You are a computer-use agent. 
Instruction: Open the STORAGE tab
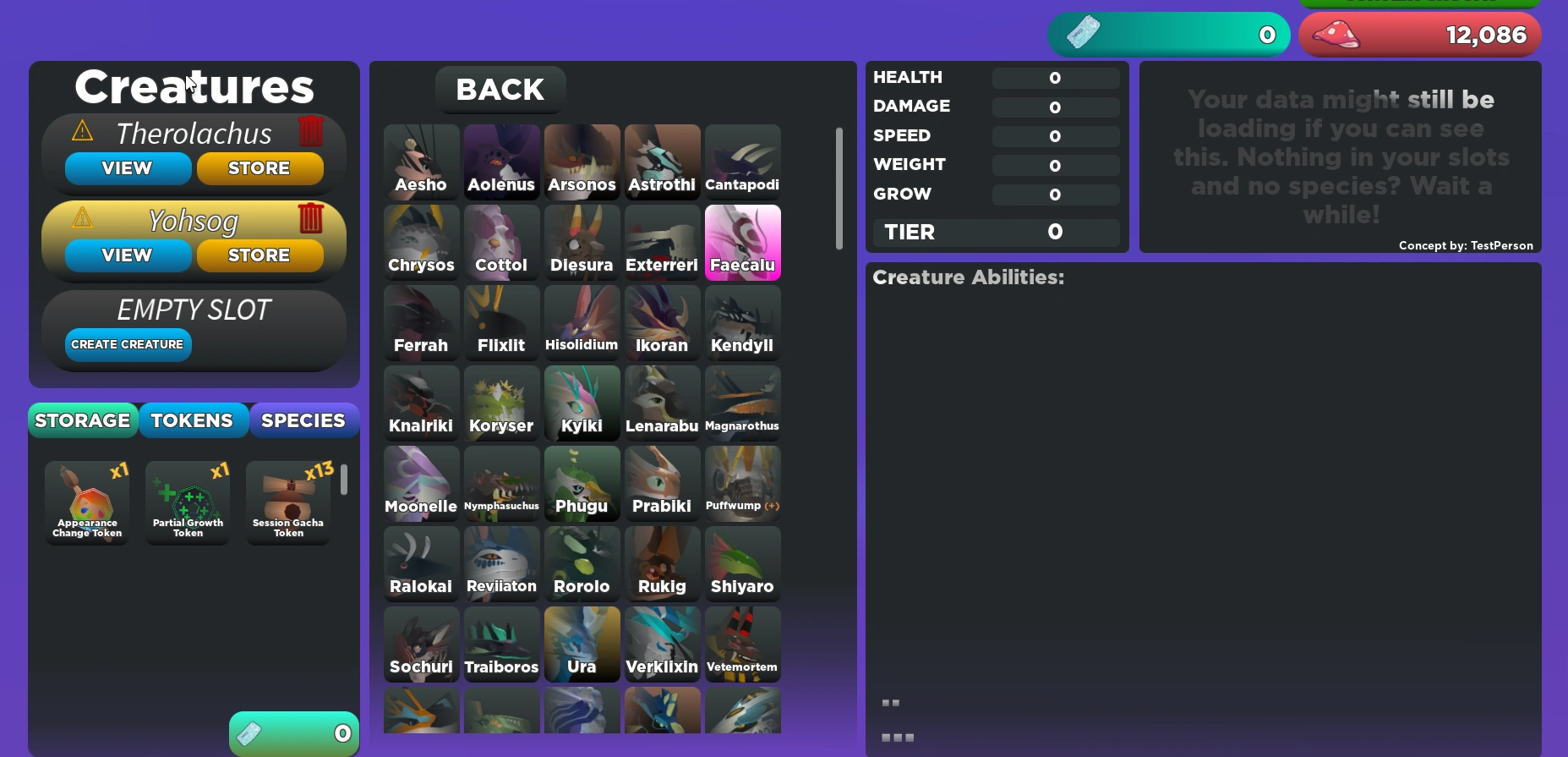[x=82, y=420]
